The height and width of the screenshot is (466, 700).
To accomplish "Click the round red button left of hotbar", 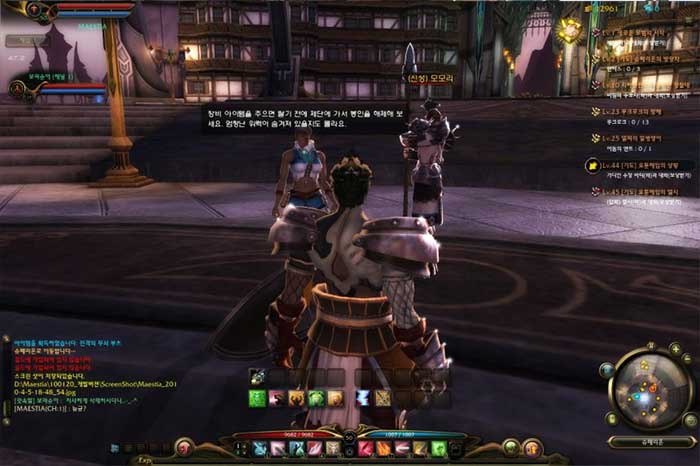I will point(183,446).
